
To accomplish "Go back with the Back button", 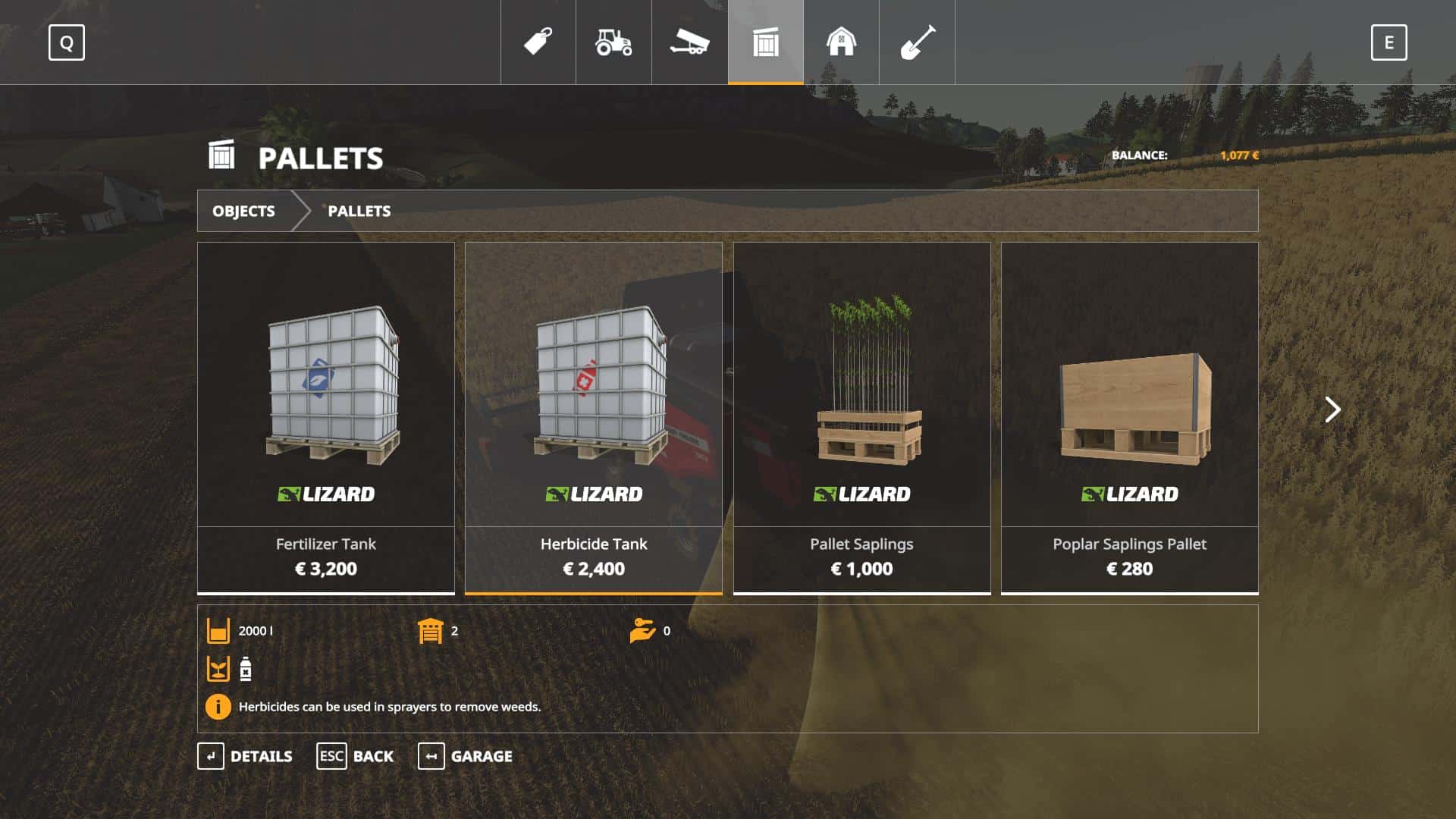I will 355,756.
